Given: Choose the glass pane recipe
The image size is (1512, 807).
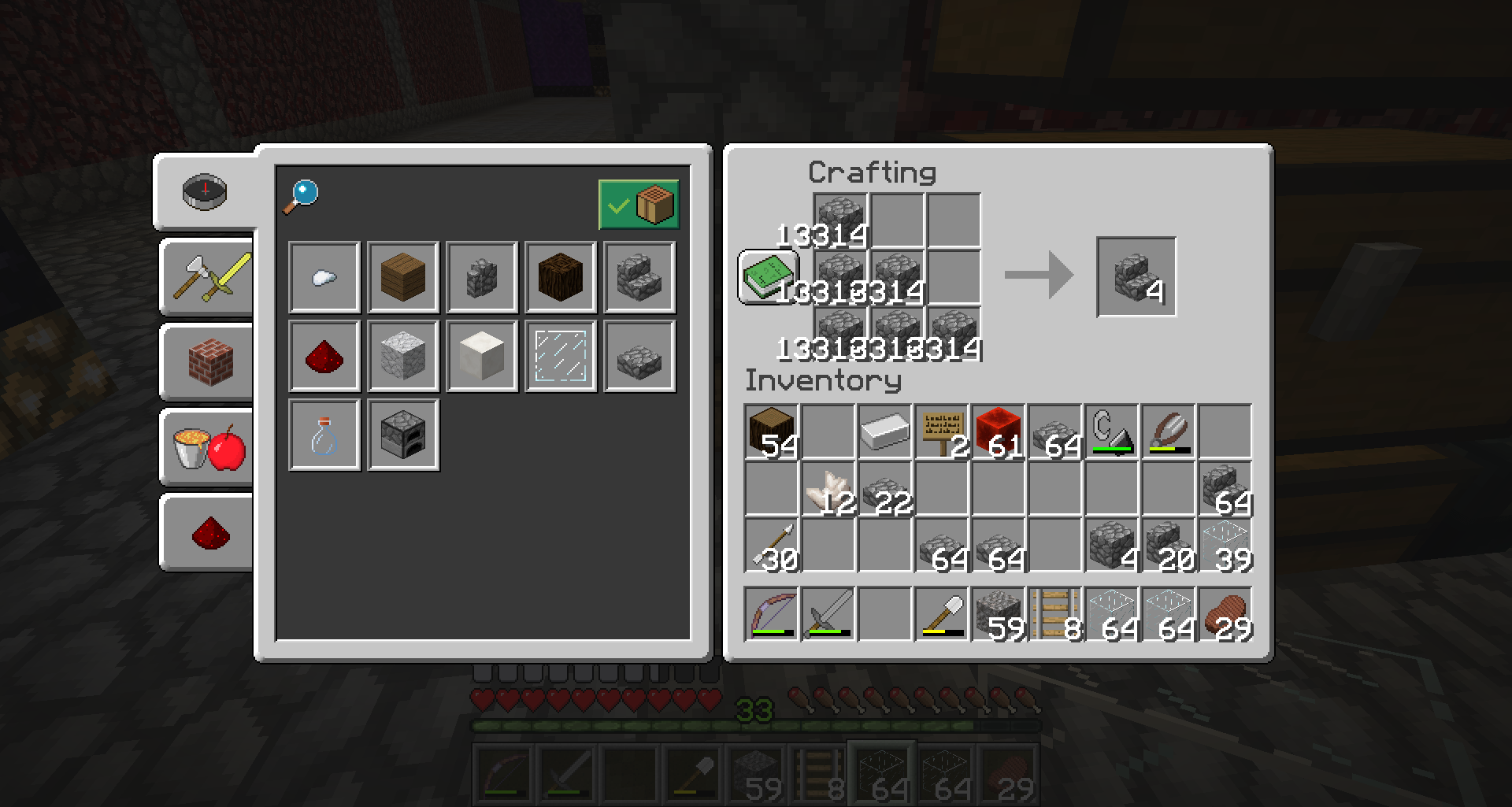Looking at the screenshot, I should pyautogui.click(x=561, y=356).
